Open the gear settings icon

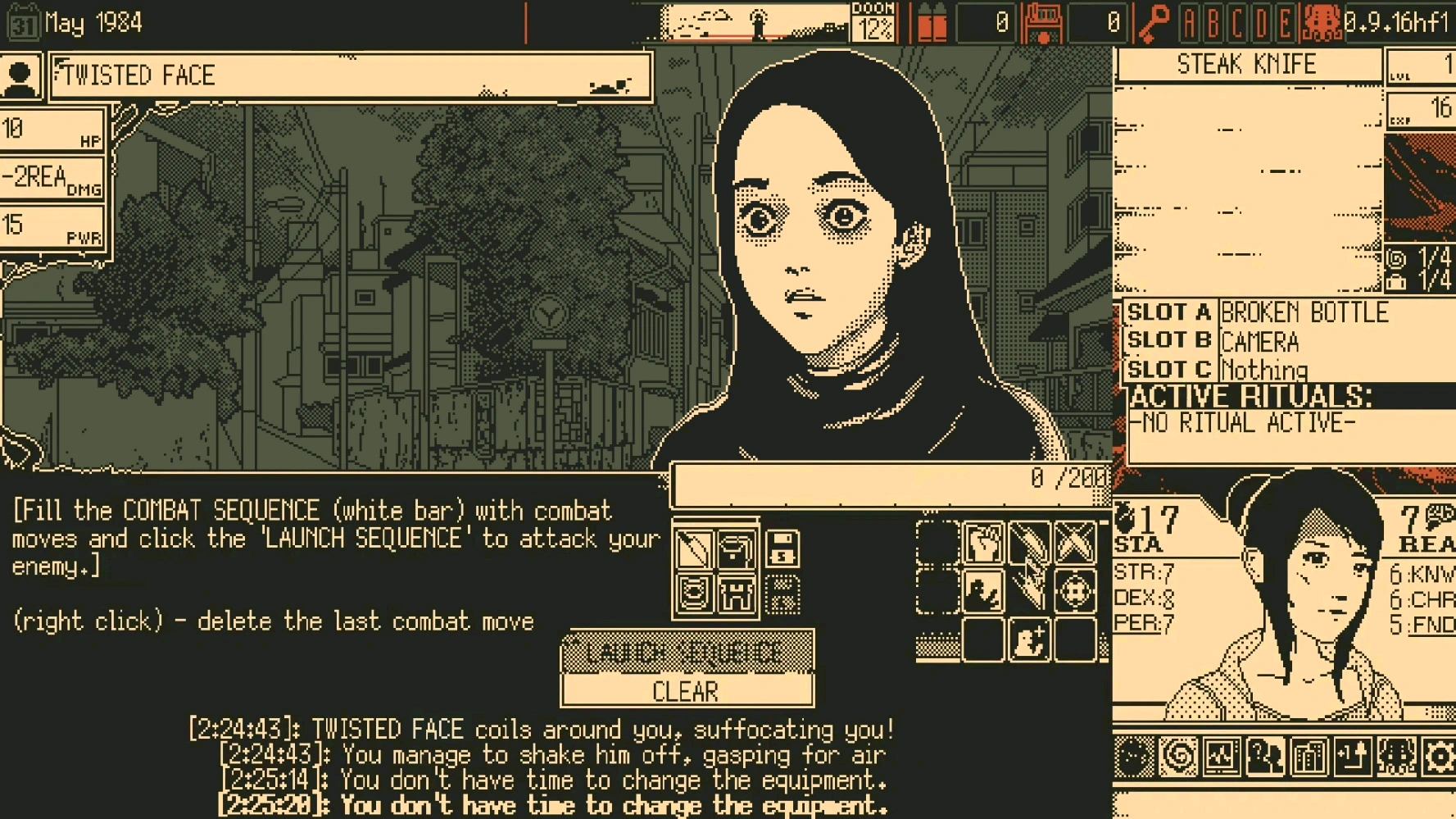tap(1439, 757)
